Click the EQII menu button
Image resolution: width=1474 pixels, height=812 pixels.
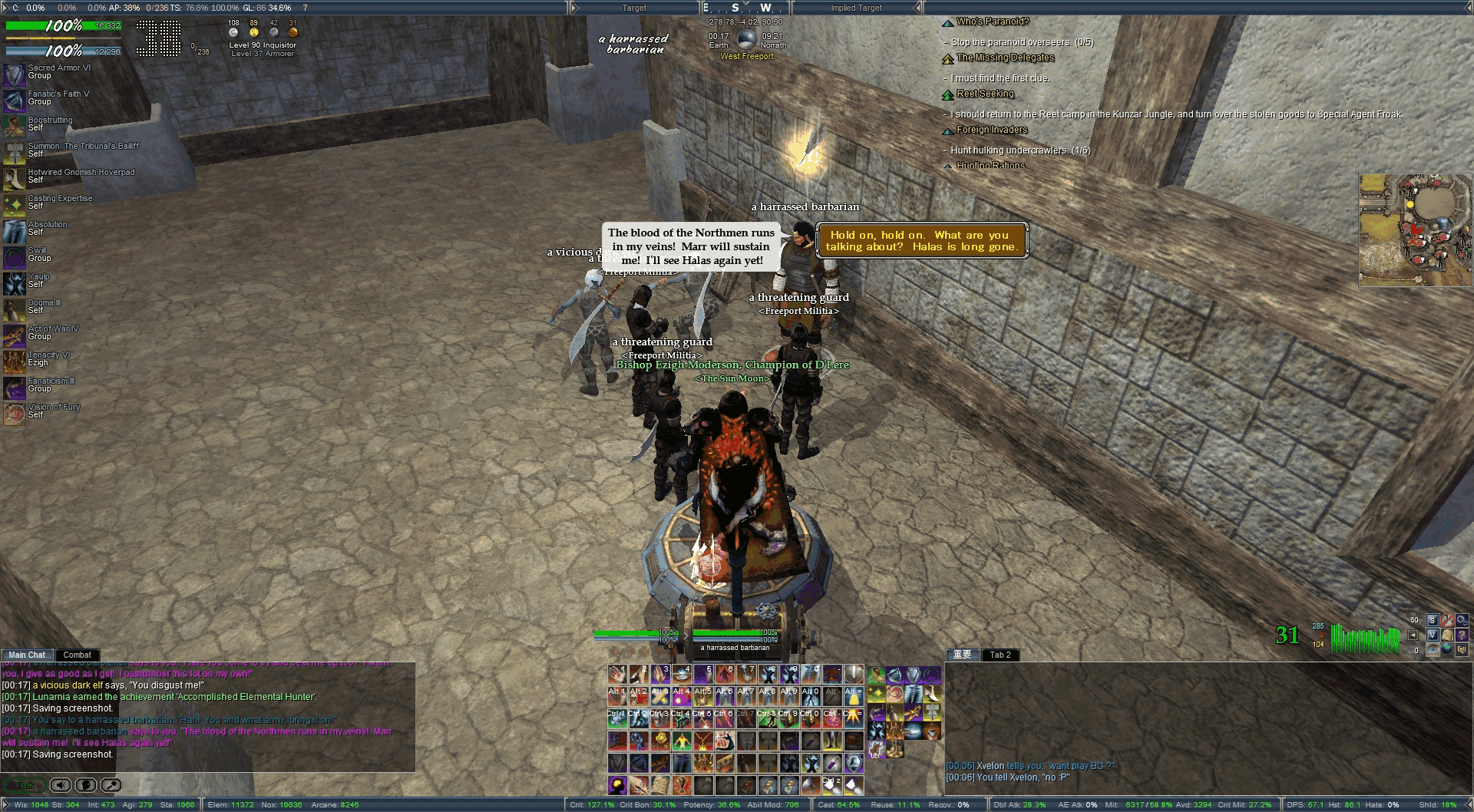(1461, 649)
